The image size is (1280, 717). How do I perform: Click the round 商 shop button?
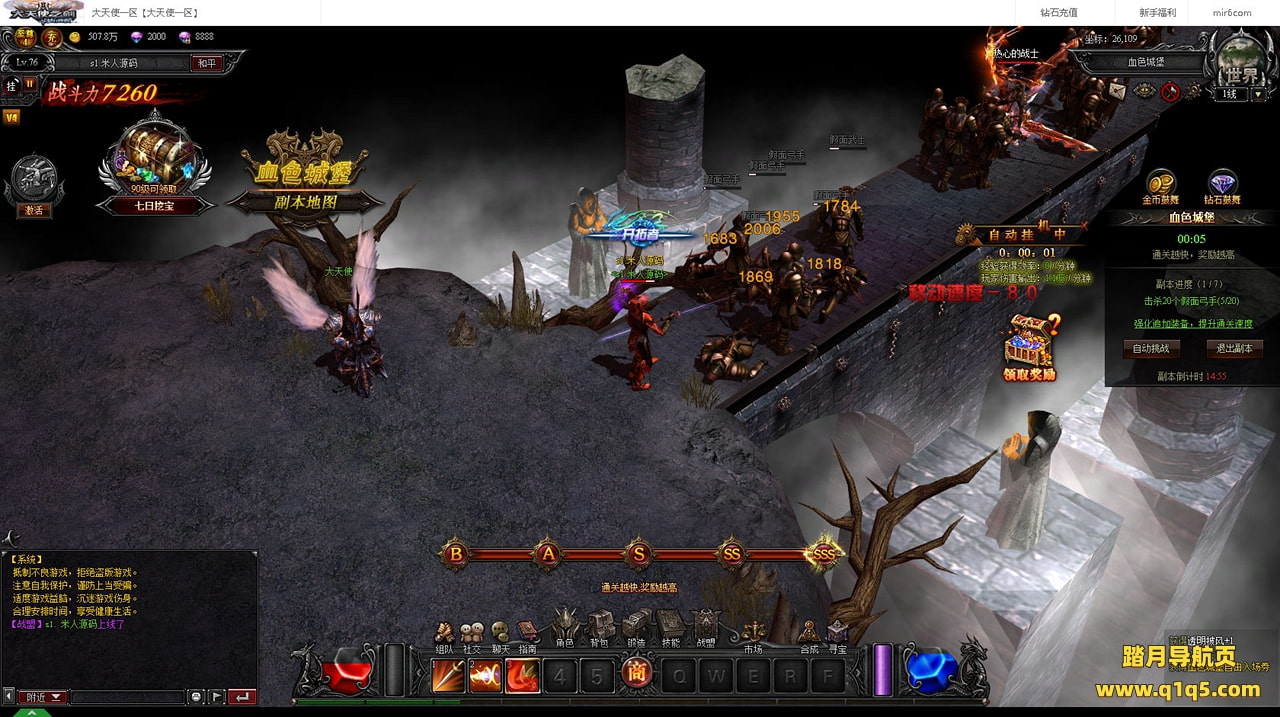635,675
